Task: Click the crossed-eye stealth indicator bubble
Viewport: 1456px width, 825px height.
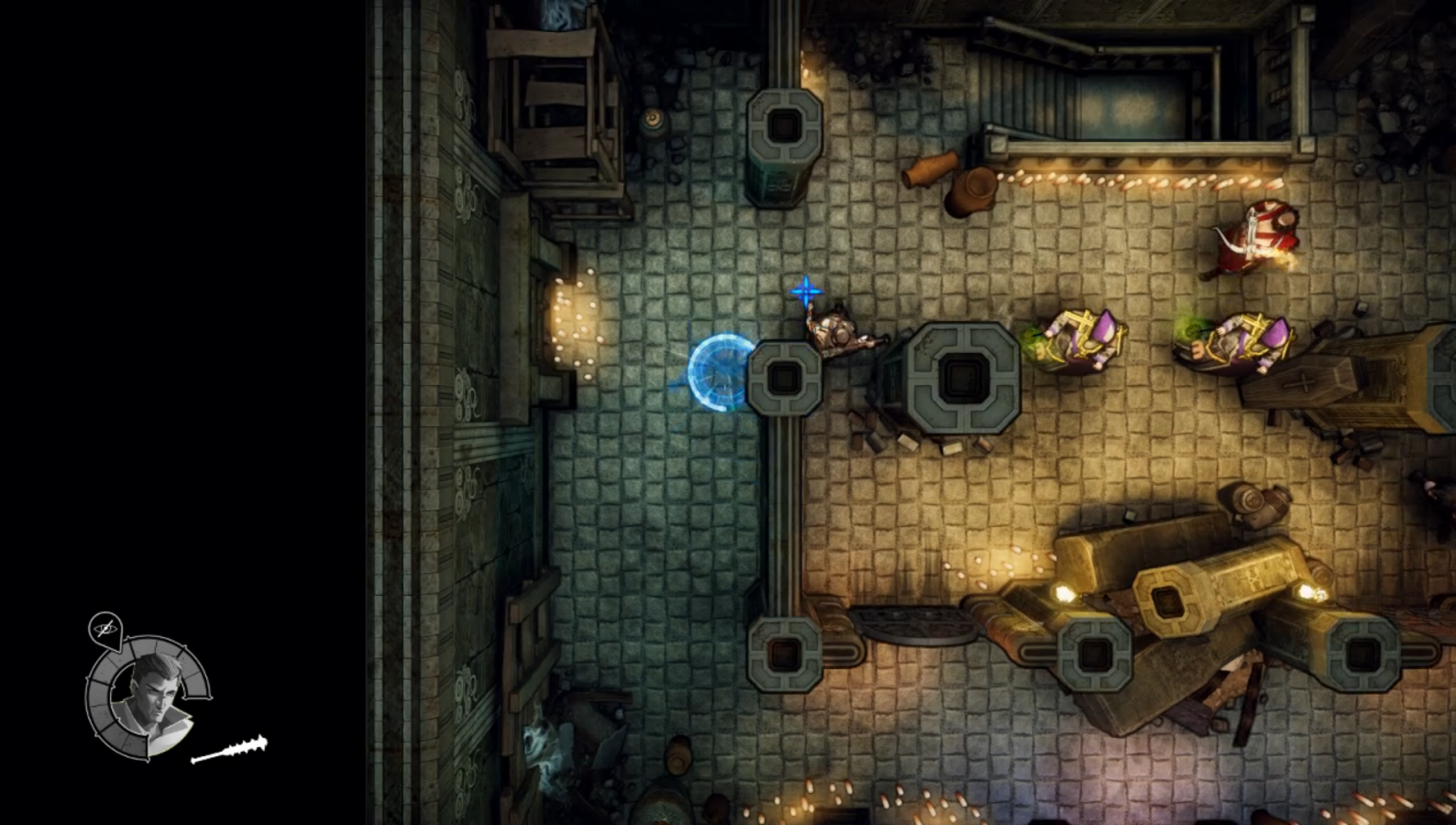Action: click(x=107, y=630)
